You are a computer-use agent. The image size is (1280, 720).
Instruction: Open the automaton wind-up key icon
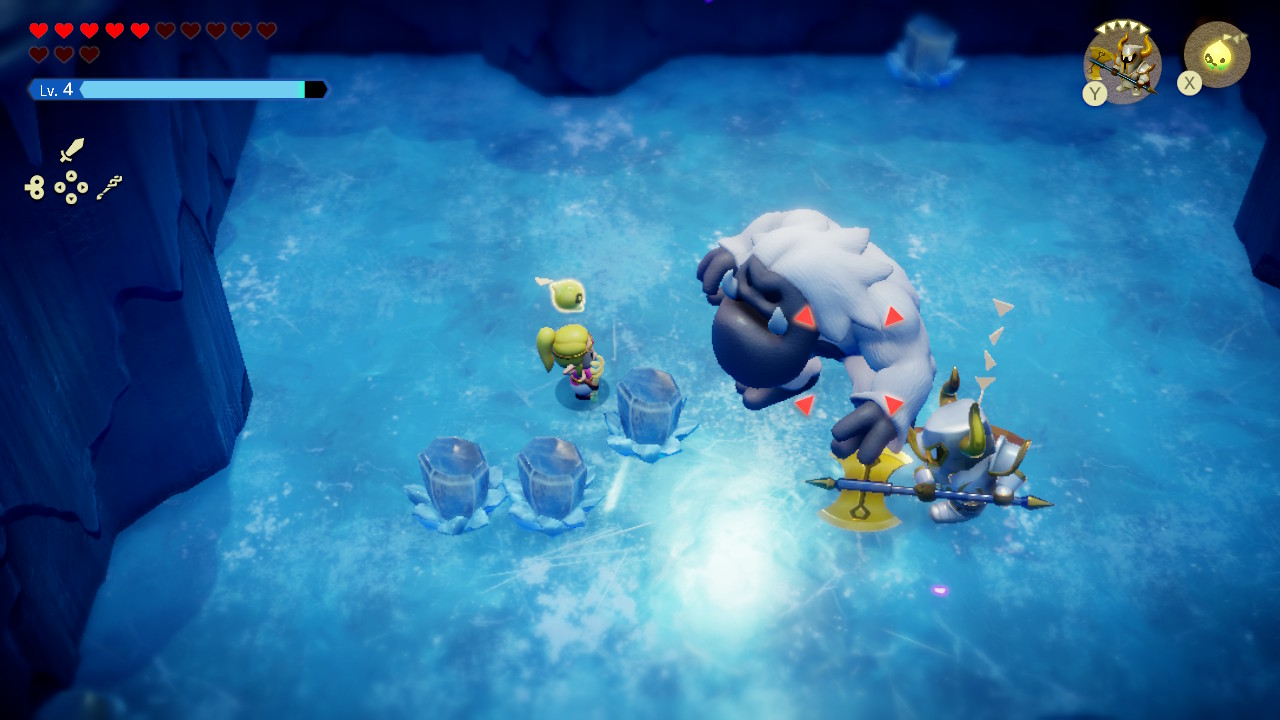click(x=35, y=187)
